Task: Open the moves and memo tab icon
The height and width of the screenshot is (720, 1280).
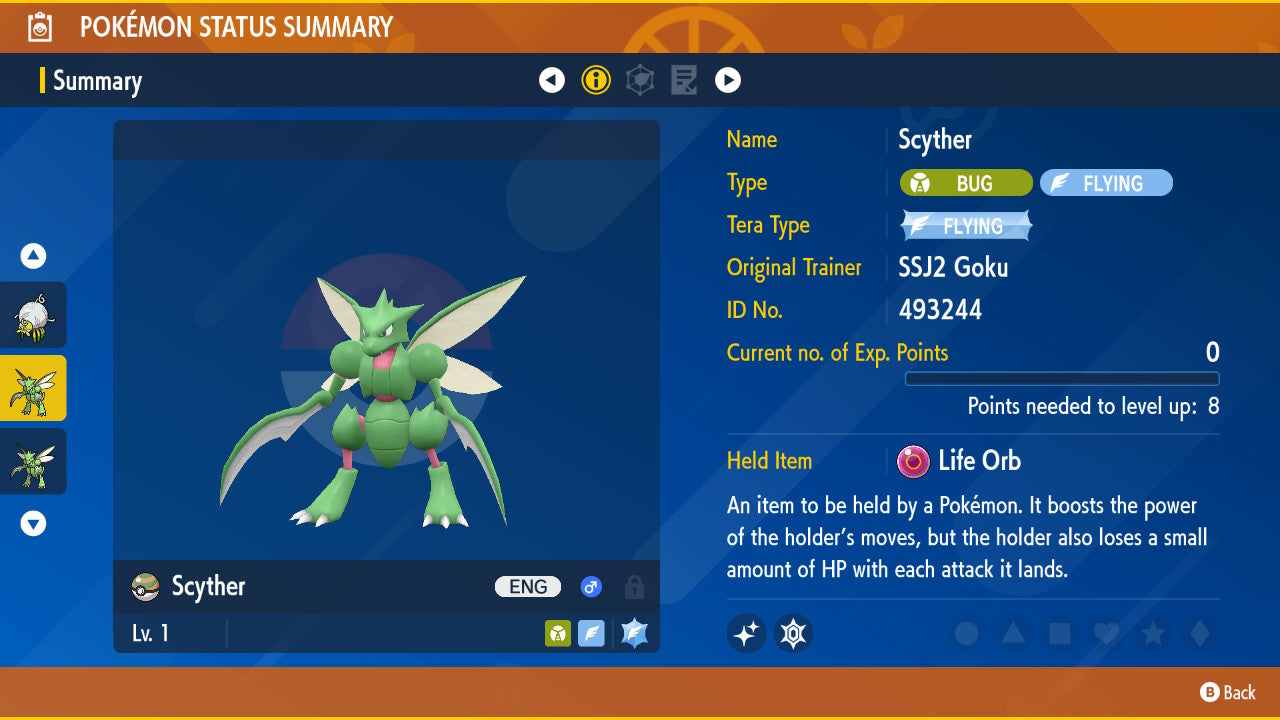Action: (x=684, y=80)
